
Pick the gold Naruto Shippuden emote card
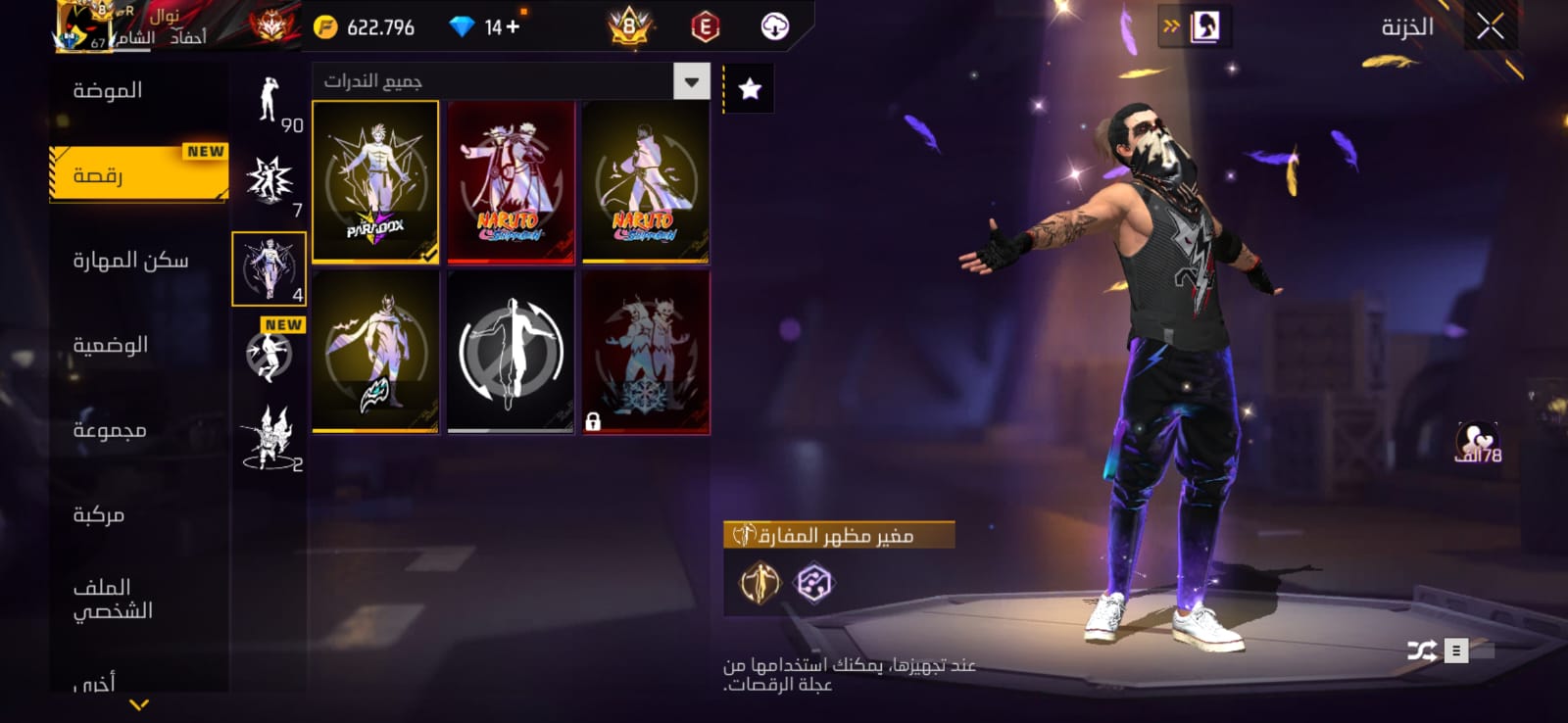pos(645,182)
